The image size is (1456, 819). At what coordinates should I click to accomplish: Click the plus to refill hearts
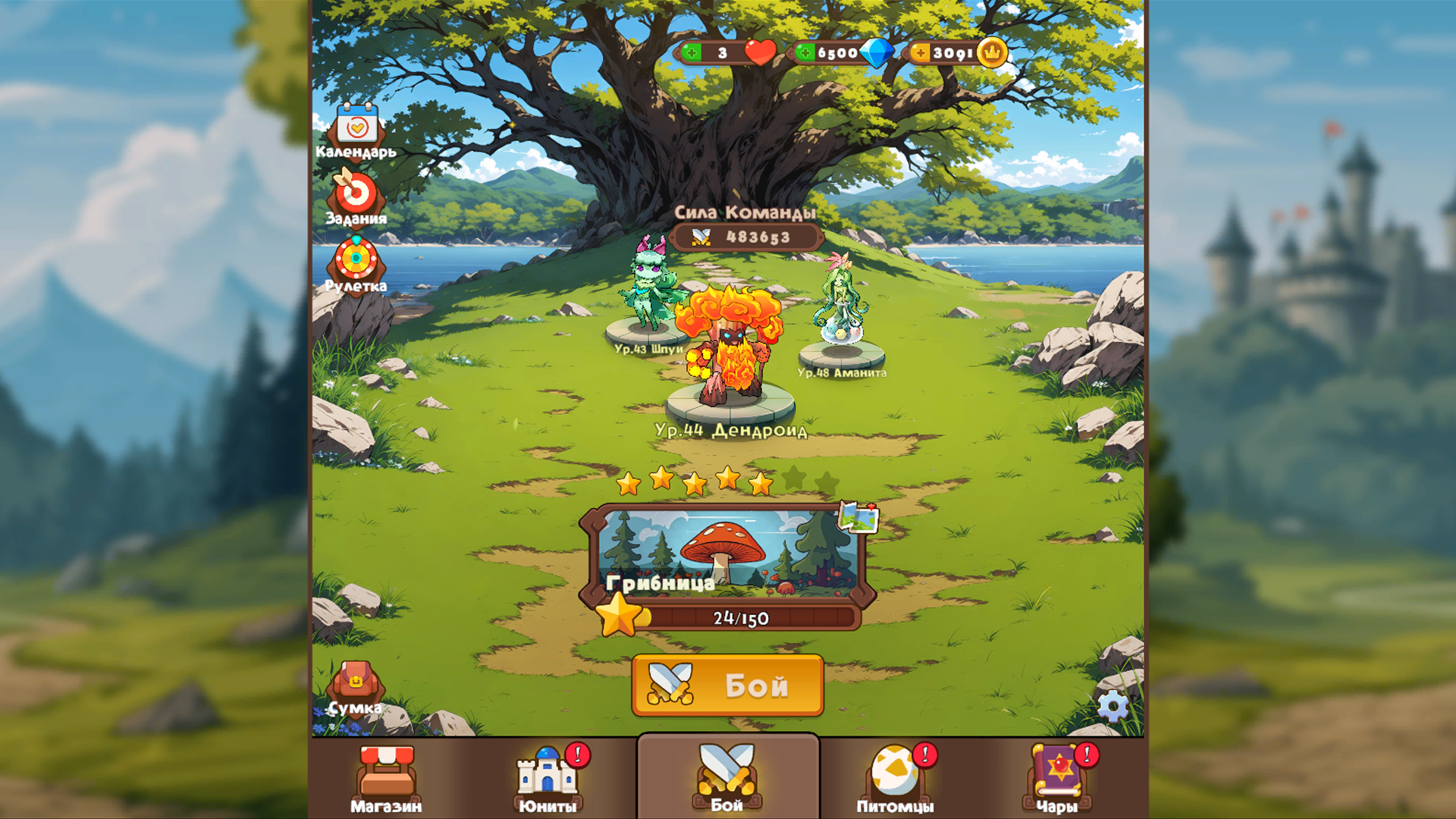tap(692, 54)
